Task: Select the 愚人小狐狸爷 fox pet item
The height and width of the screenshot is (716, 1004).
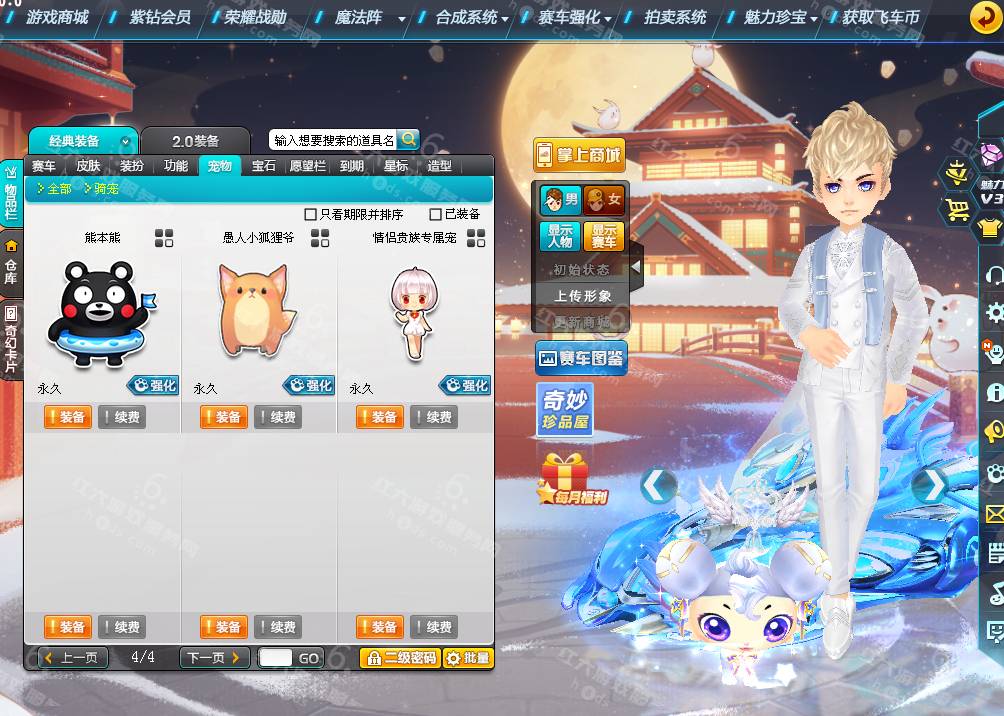Action: 257,308
